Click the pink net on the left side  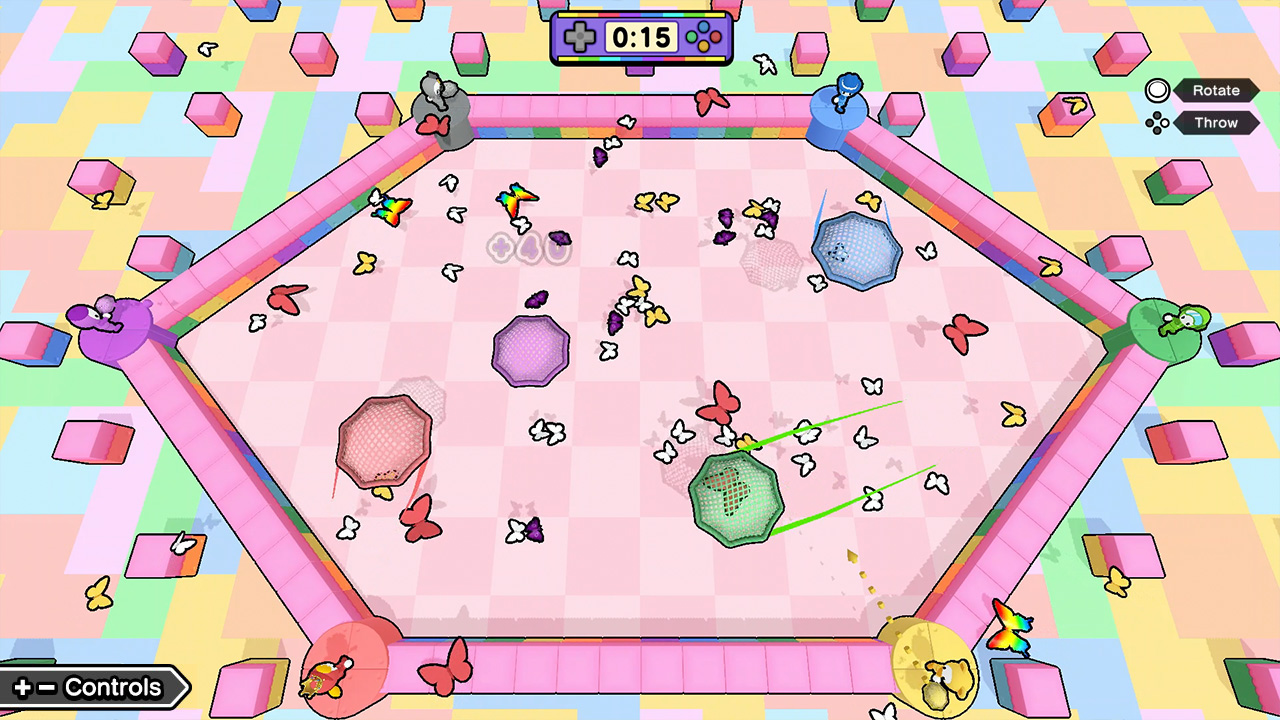tap(385, 440)
